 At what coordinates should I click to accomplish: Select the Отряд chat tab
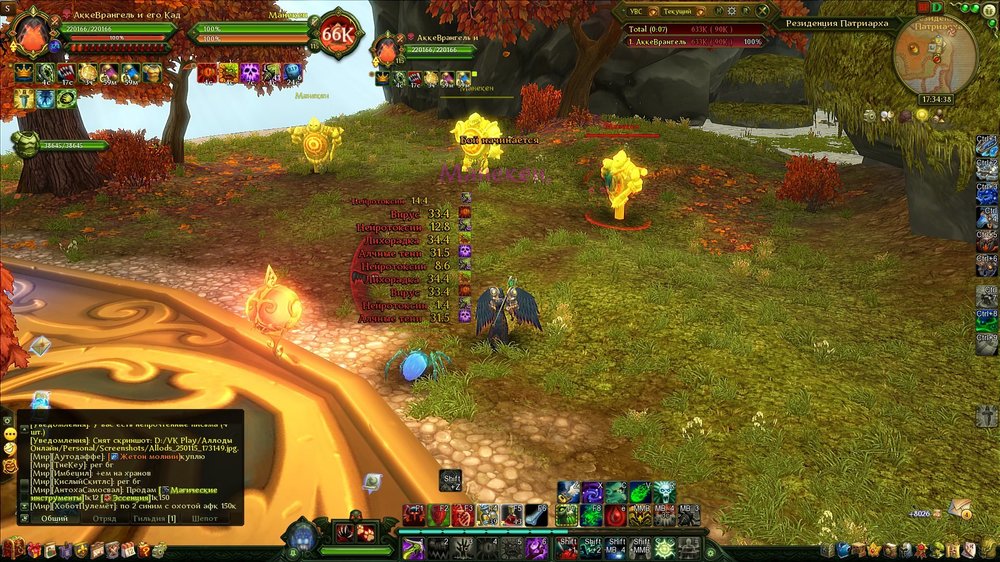[105, 518]
